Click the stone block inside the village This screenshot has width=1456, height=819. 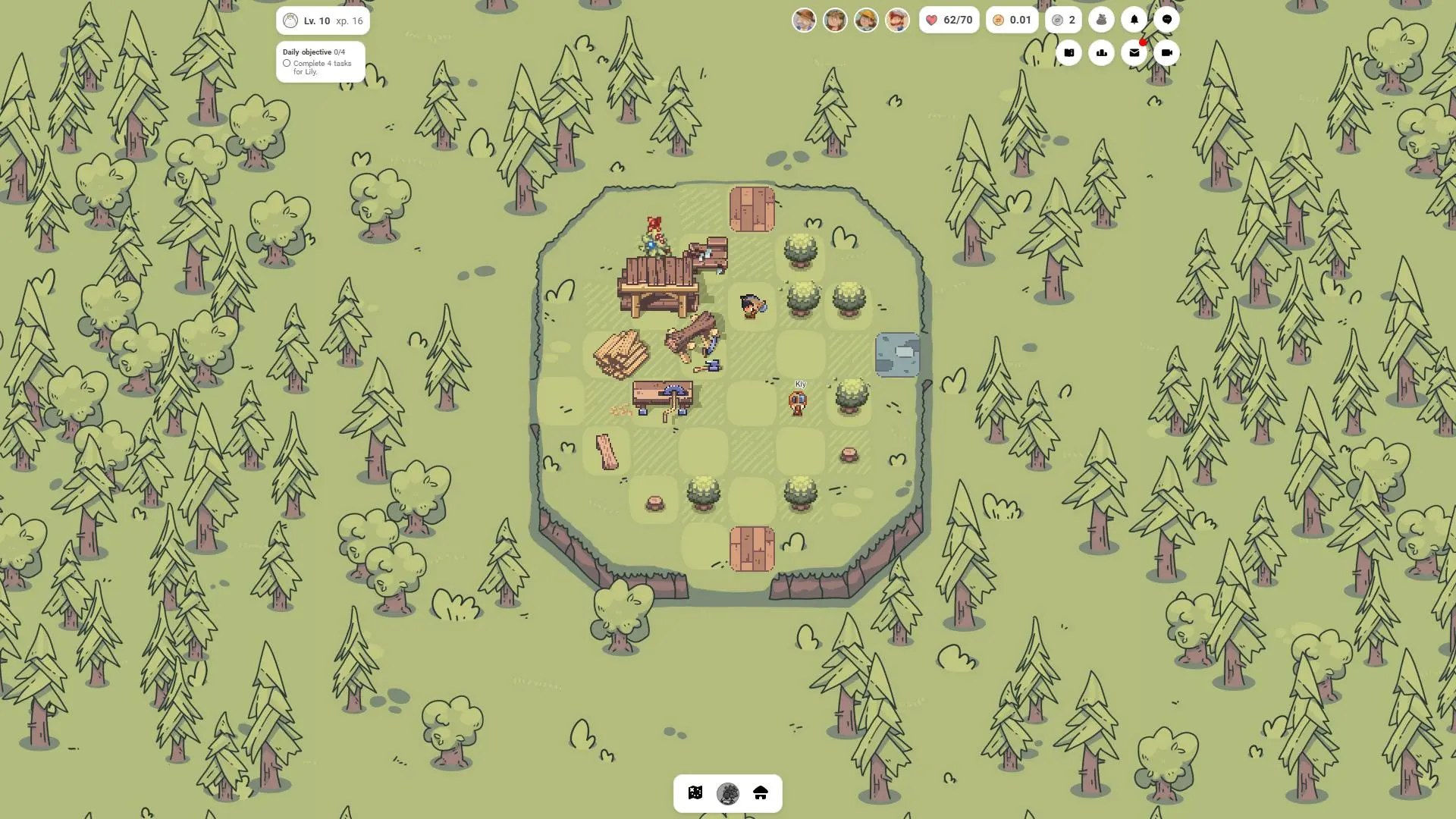pyautogui.click(x=898, y=353)
